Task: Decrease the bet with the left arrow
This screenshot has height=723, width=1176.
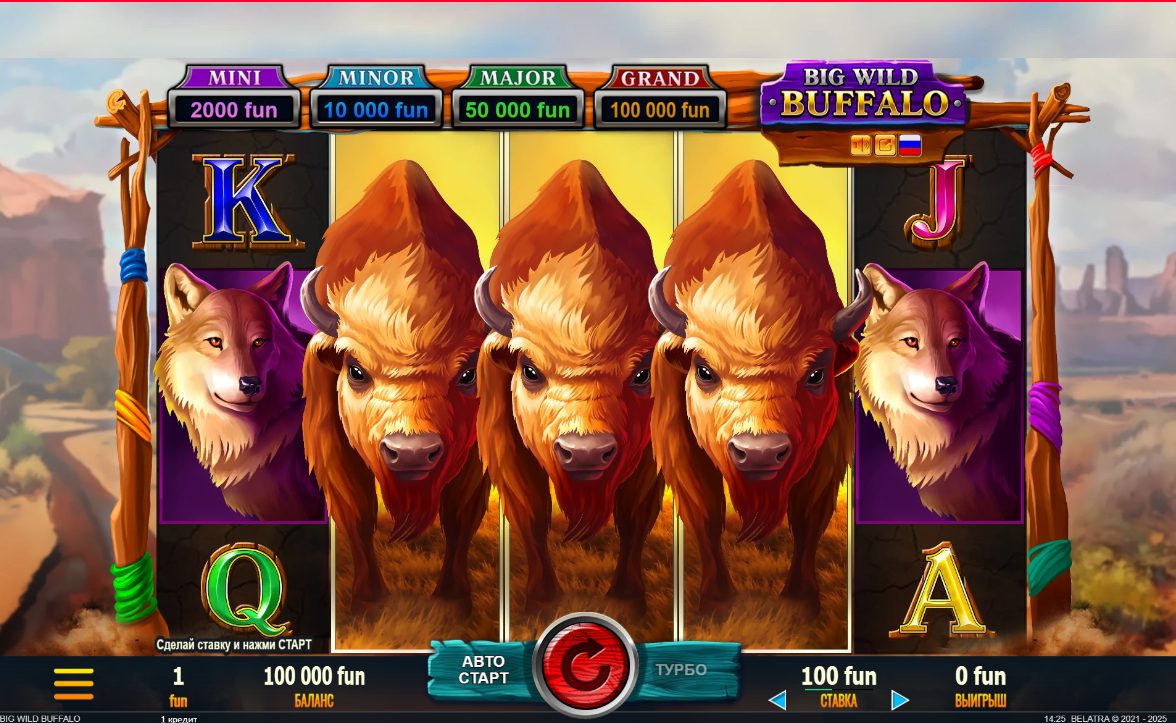Action: coord(777,700)
